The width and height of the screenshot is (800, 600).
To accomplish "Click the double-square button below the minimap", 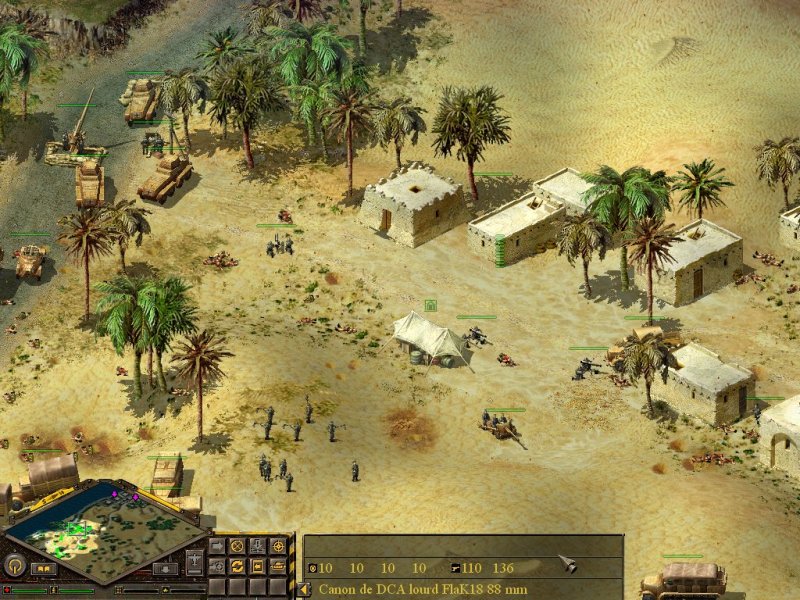I will [x=43, y=569].
